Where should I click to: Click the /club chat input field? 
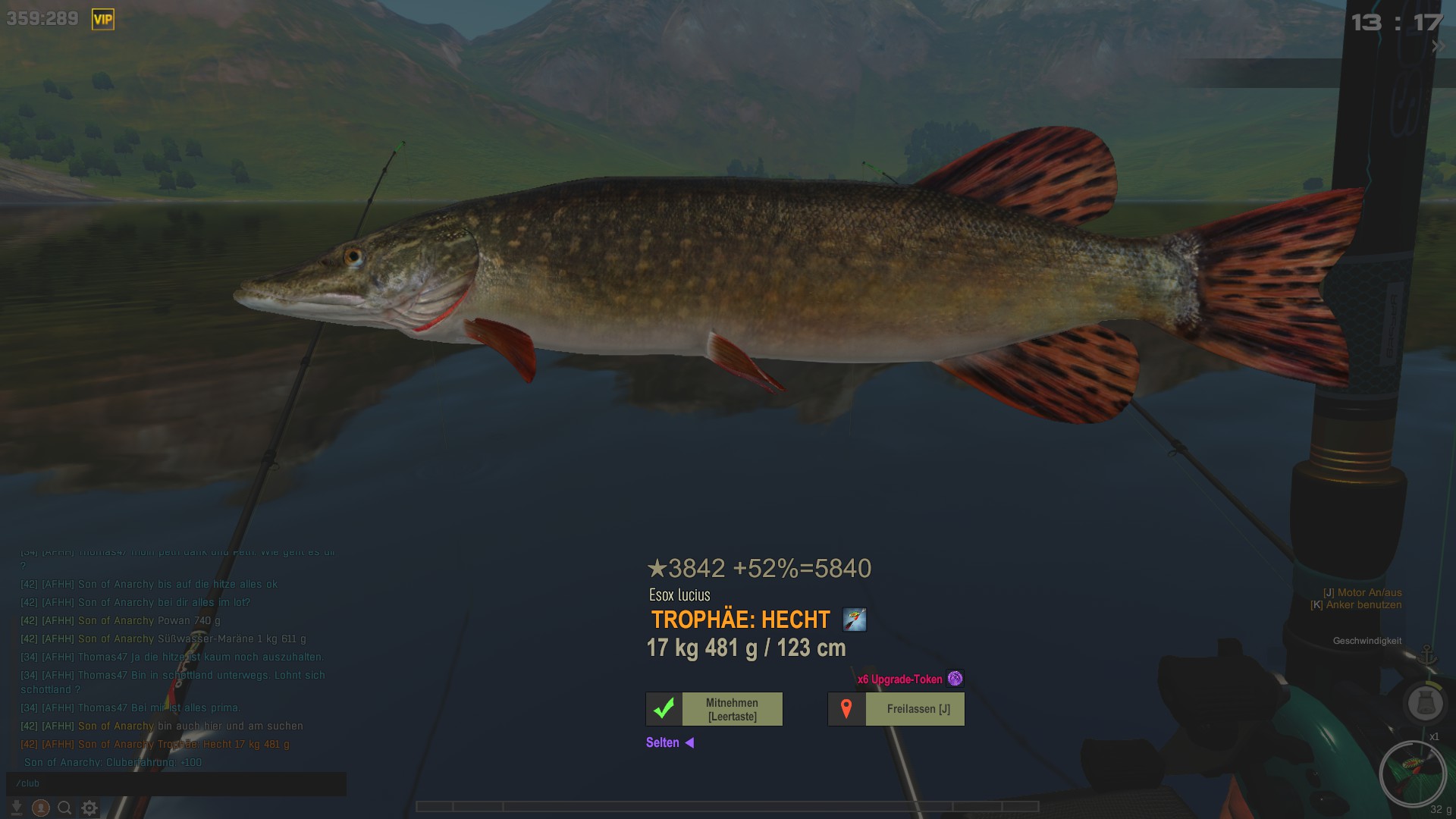tap(176, 783)
